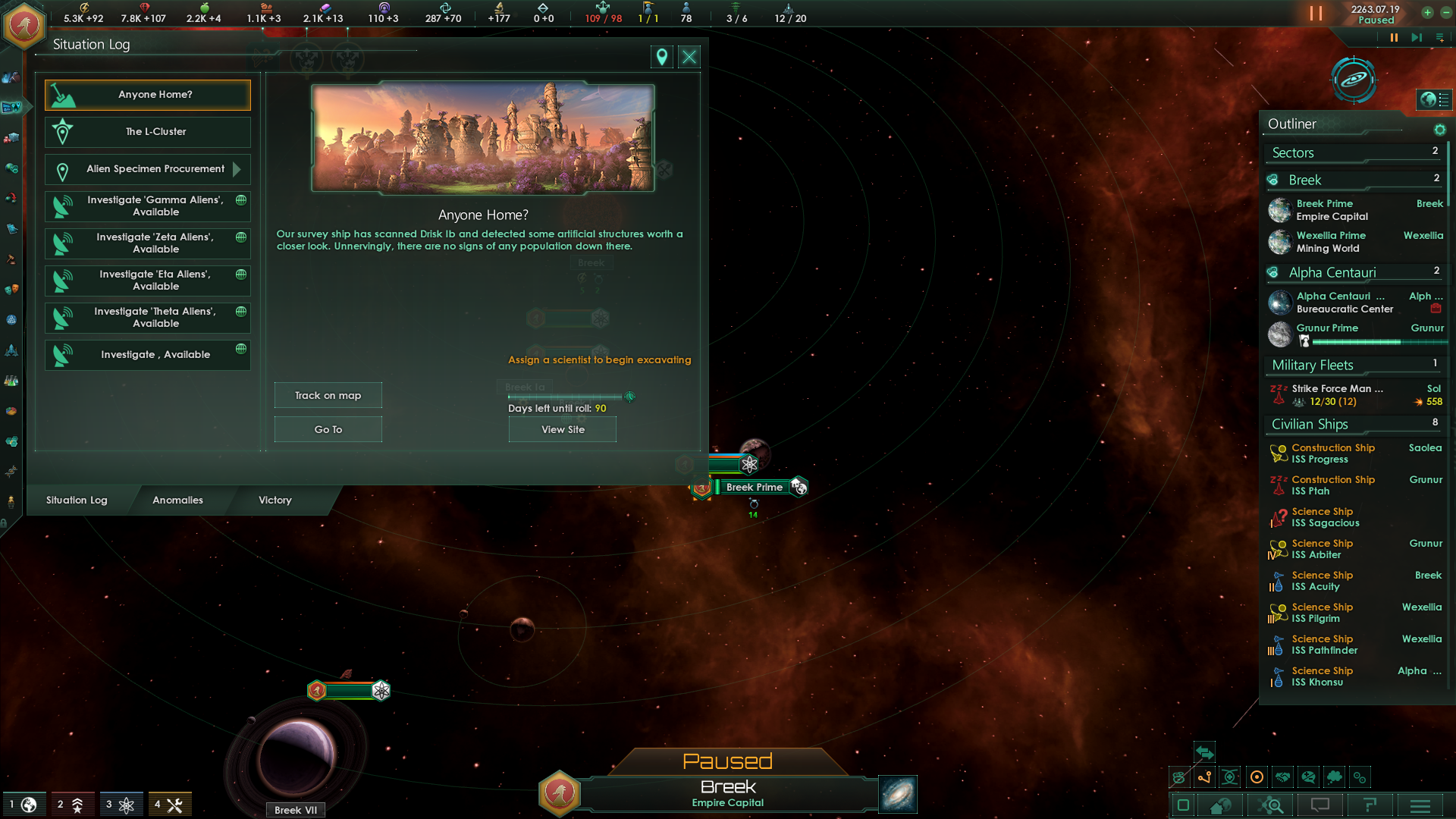1456x819 pixels.
Task: Click the map pin icon atop the Situation Log
Action: tap(661, 56)
